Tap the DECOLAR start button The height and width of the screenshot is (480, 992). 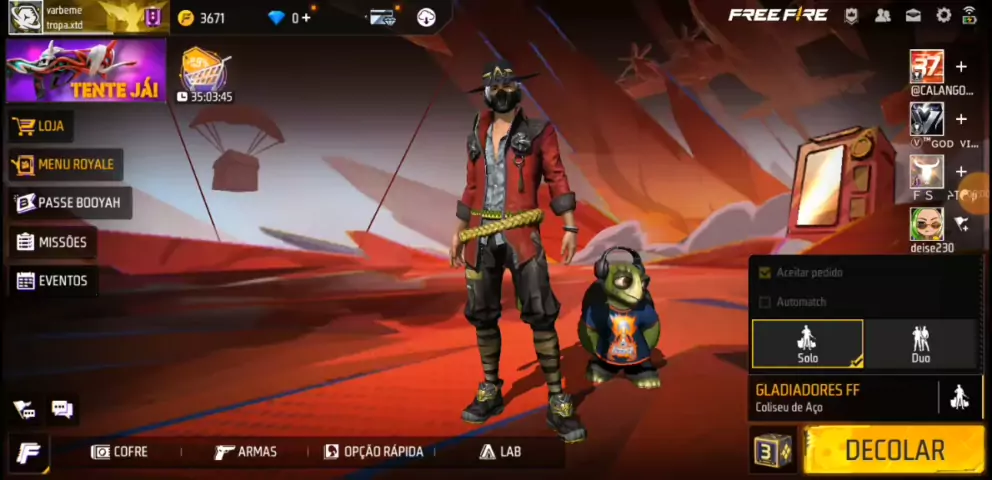tap(894, 450)
